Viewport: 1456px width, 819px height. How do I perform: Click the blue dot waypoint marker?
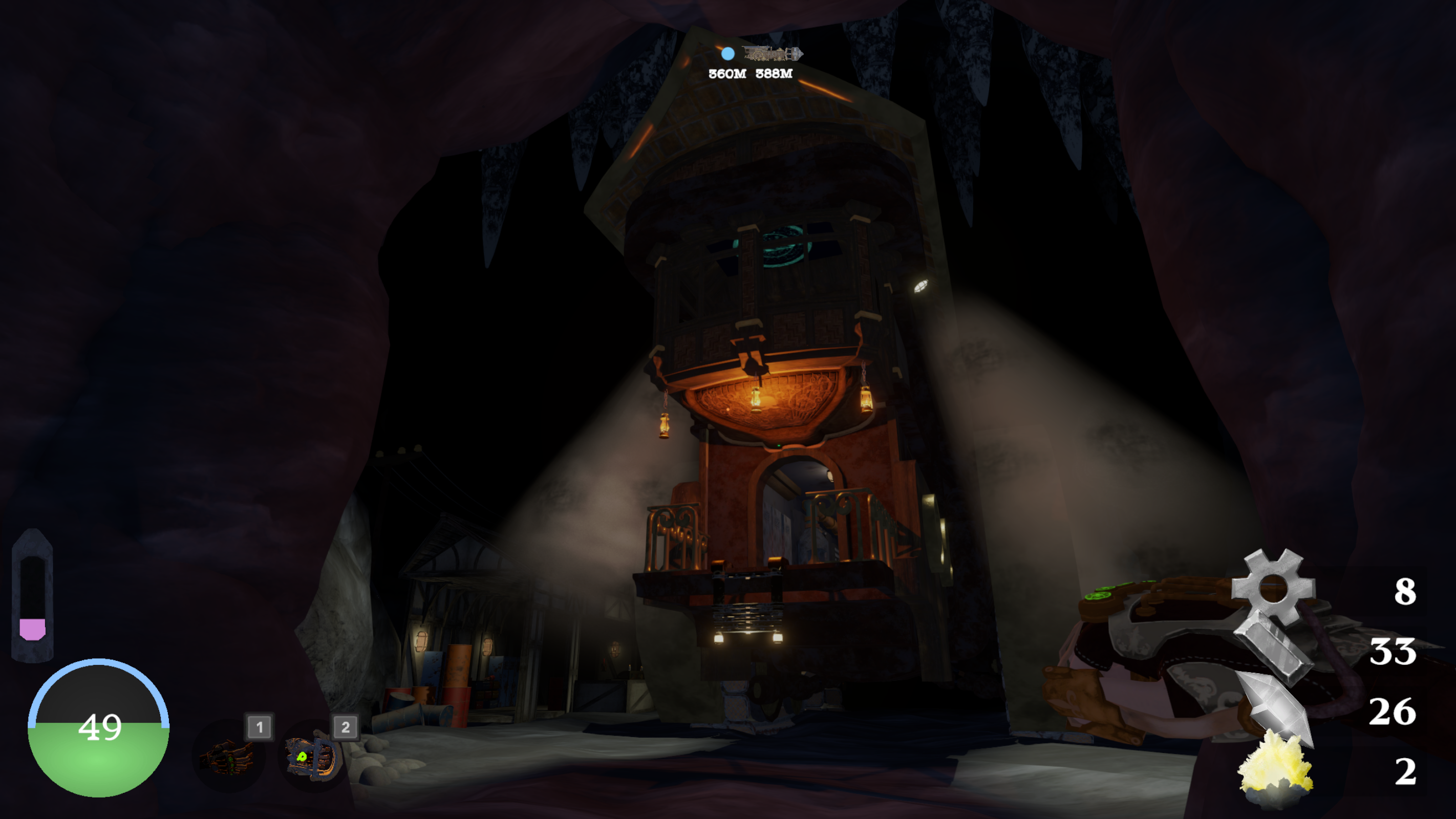[728, 54]
